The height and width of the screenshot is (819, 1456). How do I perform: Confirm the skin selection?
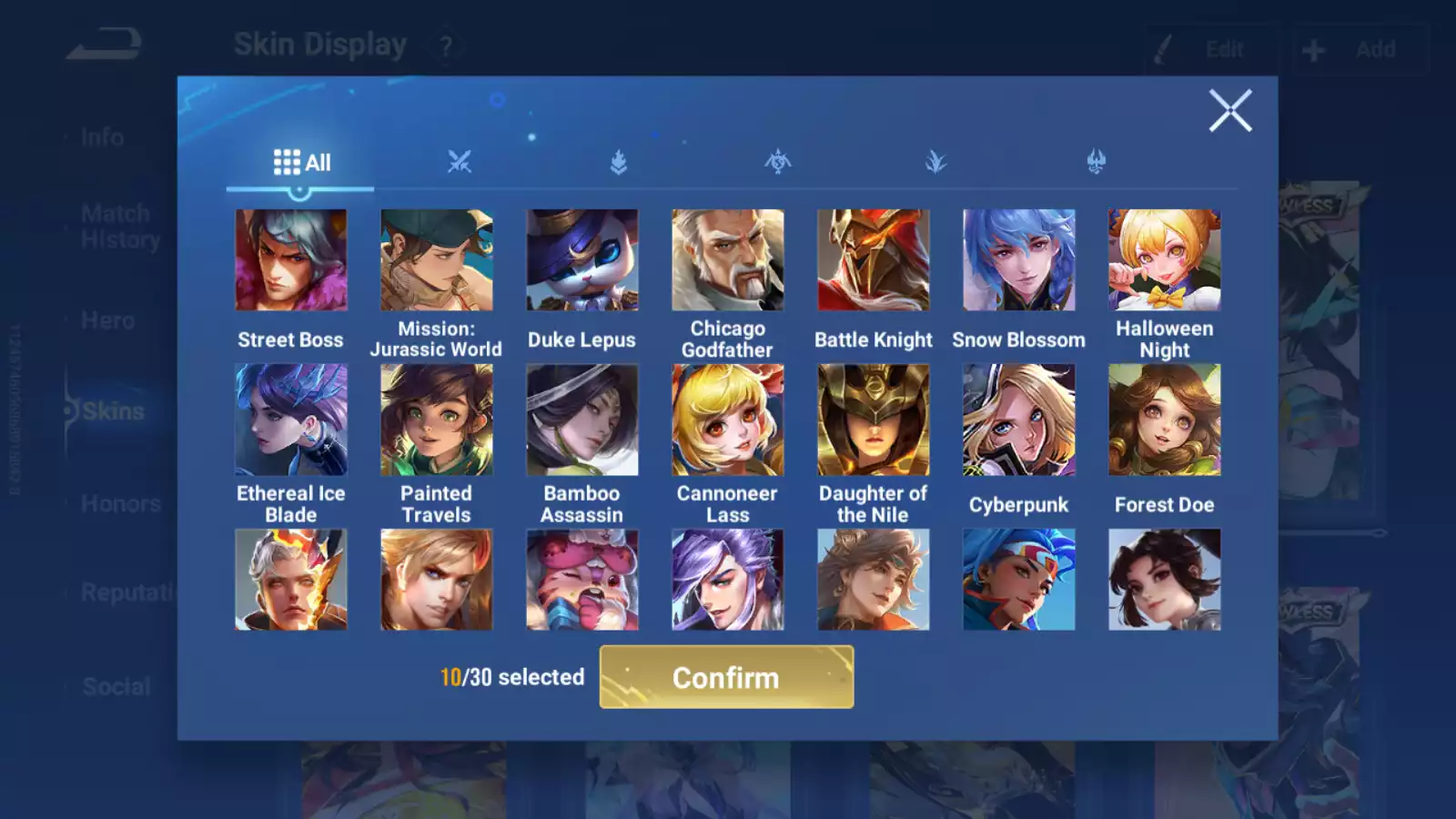(x=726, y=677)
